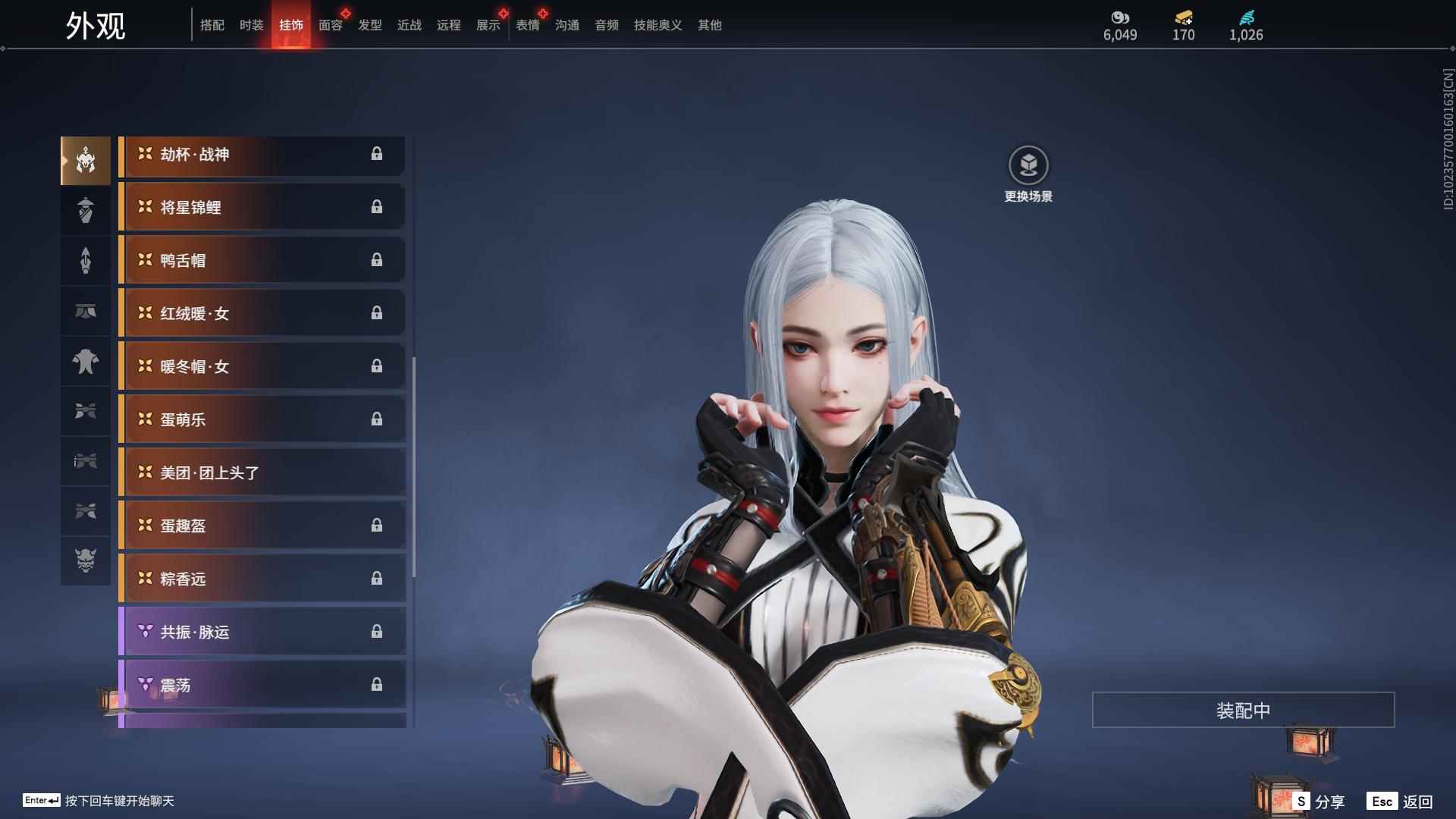The height and width of the screenshot is (819, 1456).
Task: Select the 面容 tab
Action: 331,25
